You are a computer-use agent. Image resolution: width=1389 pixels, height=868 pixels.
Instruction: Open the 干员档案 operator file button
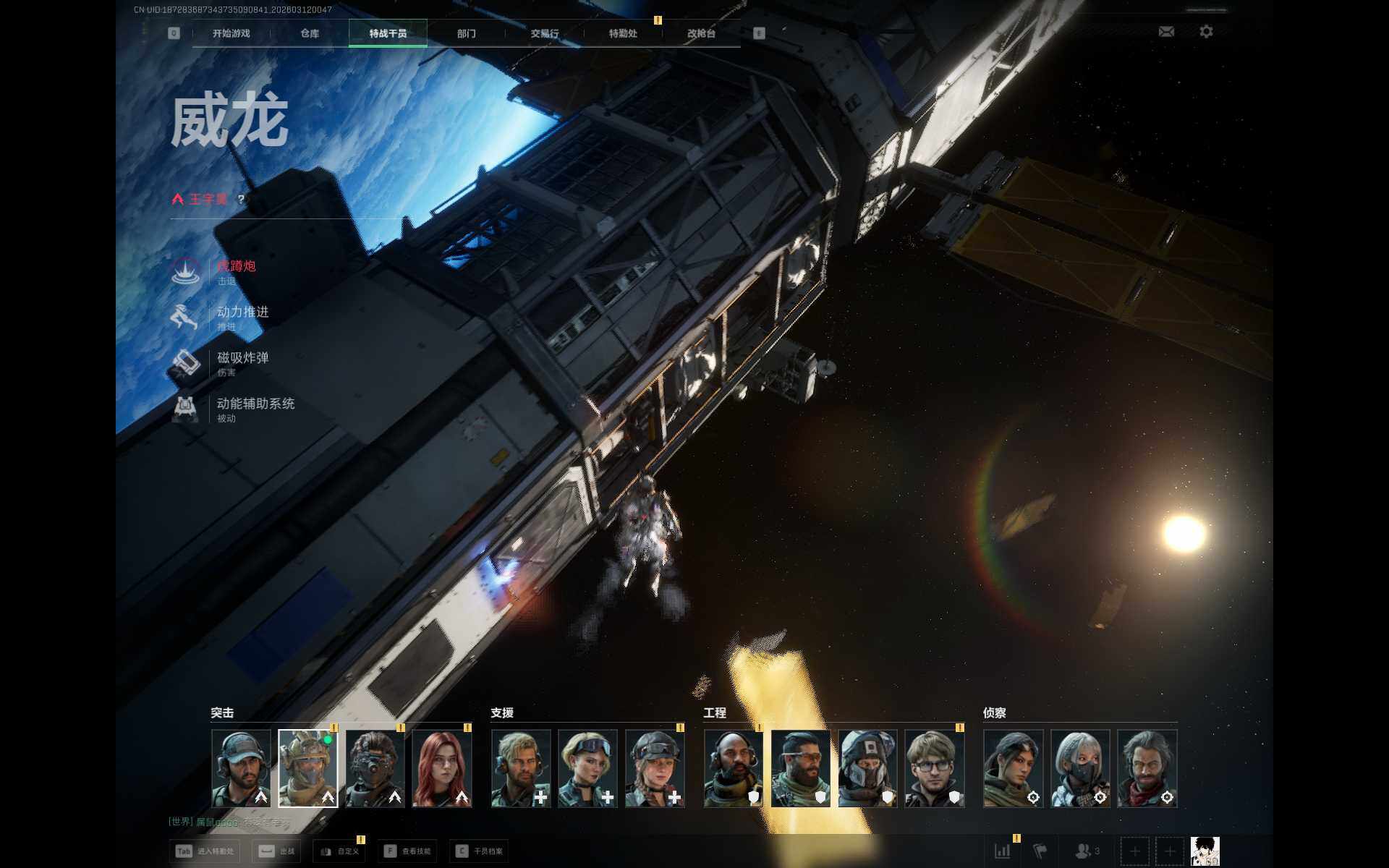[480, 851]
